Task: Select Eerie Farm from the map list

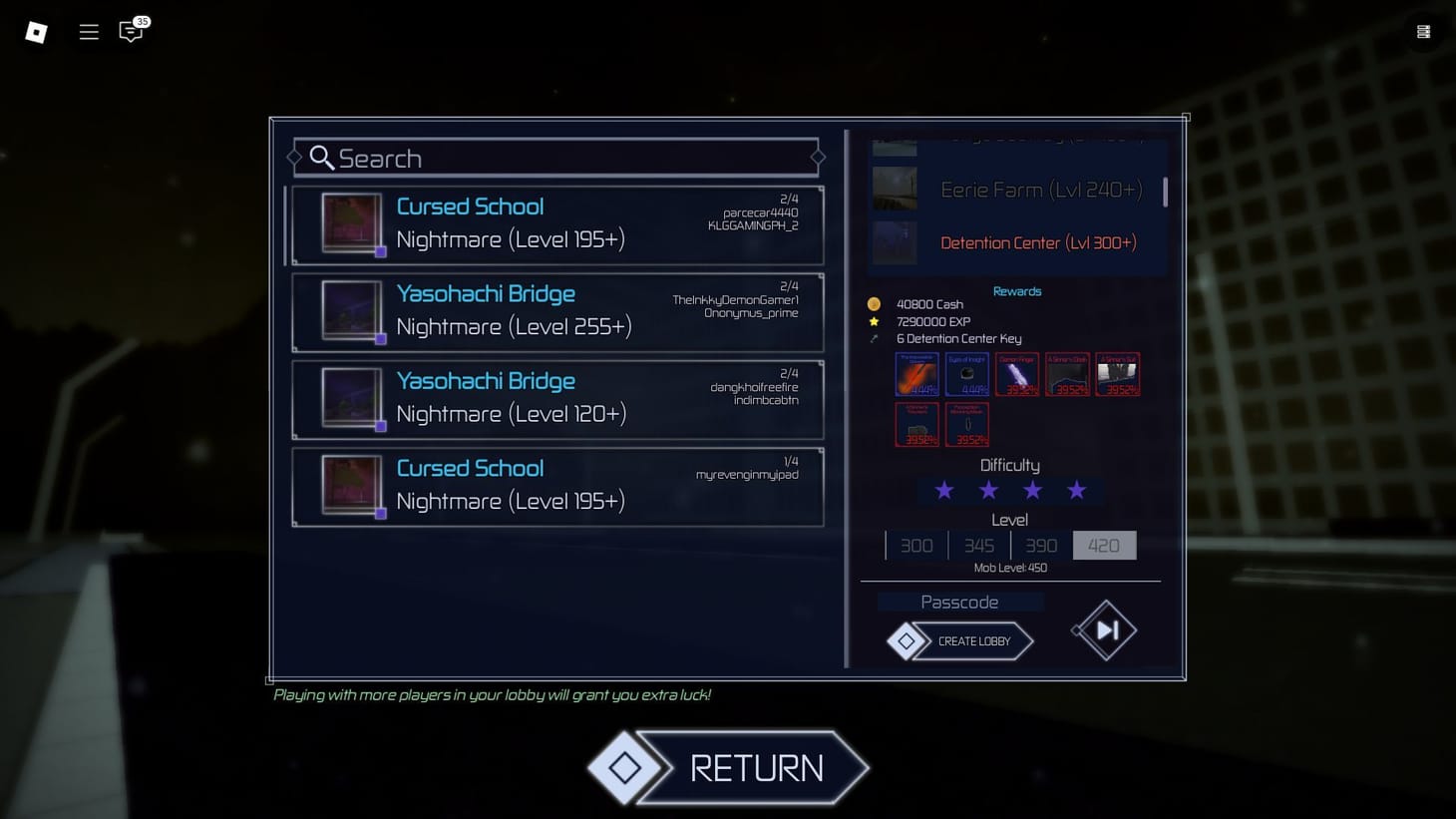Action: coord(1040,189)
